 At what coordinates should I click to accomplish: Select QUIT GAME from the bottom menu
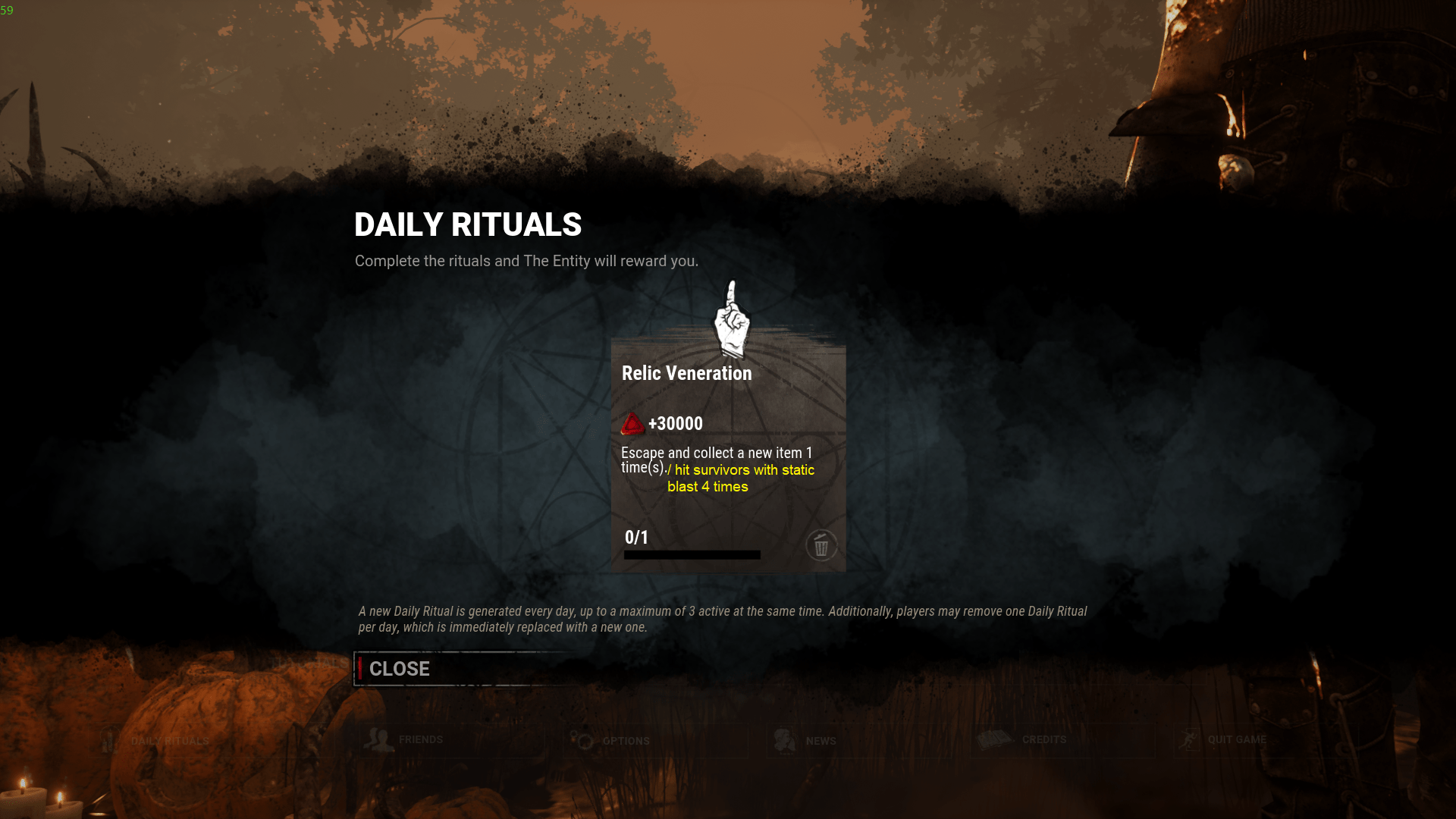pos(1239,739)
